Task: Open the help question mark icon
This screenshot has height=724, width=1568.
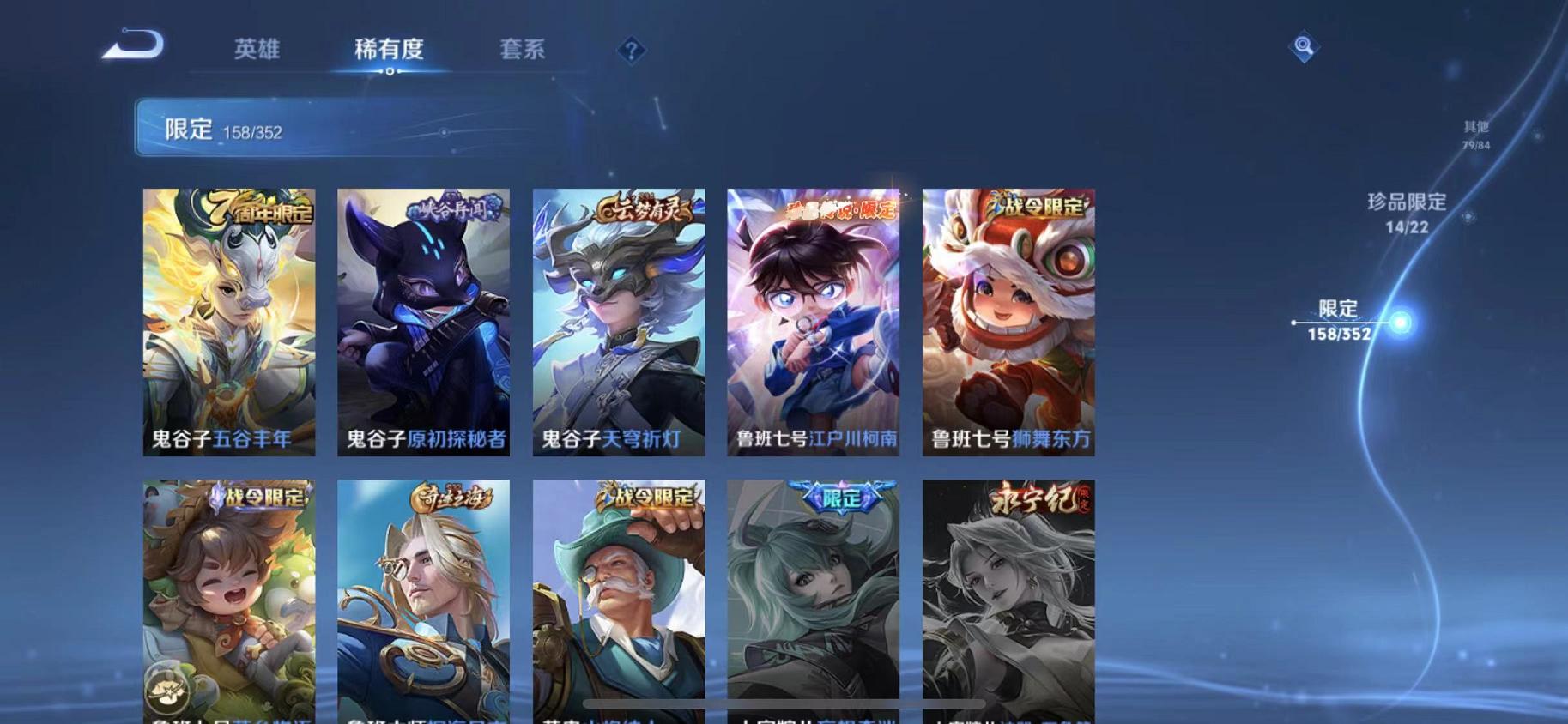Action: click(x=631, y=51)
